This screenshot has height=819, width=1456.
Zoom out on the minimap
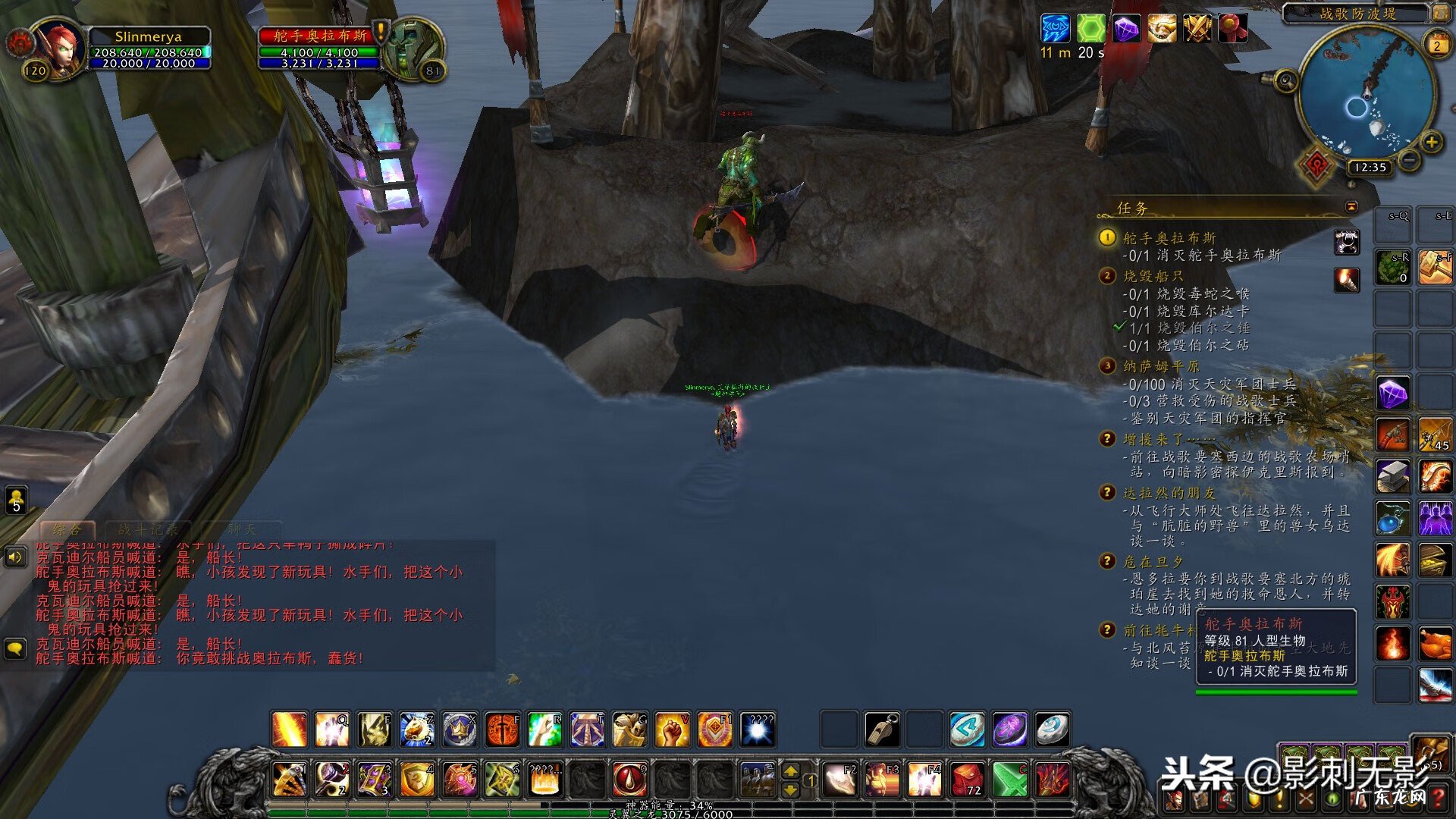pyautogui.click(x=1409, y=160)
